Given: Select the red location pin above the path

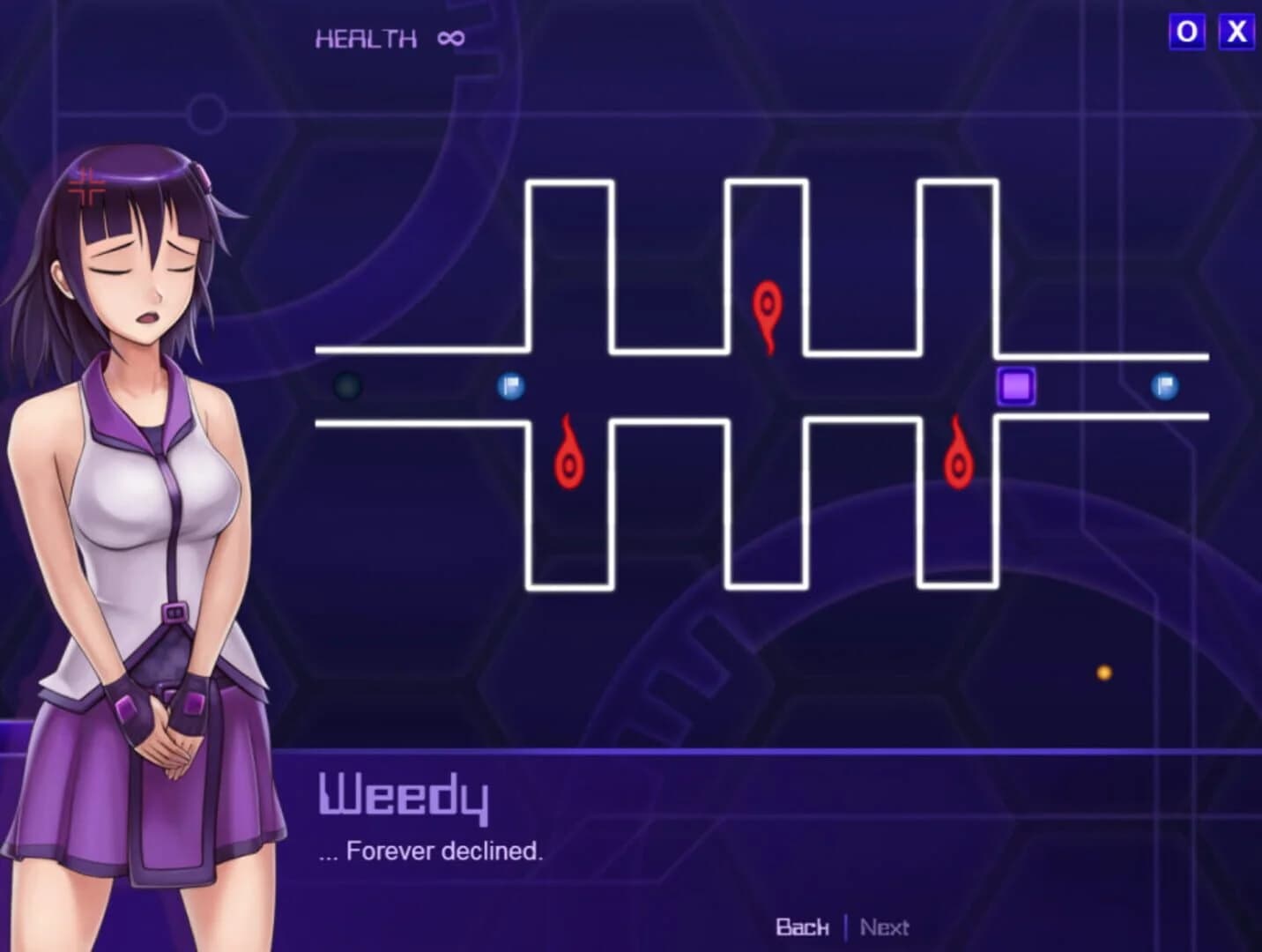Looking at the screenshot, I should click(x=768, y=310).
